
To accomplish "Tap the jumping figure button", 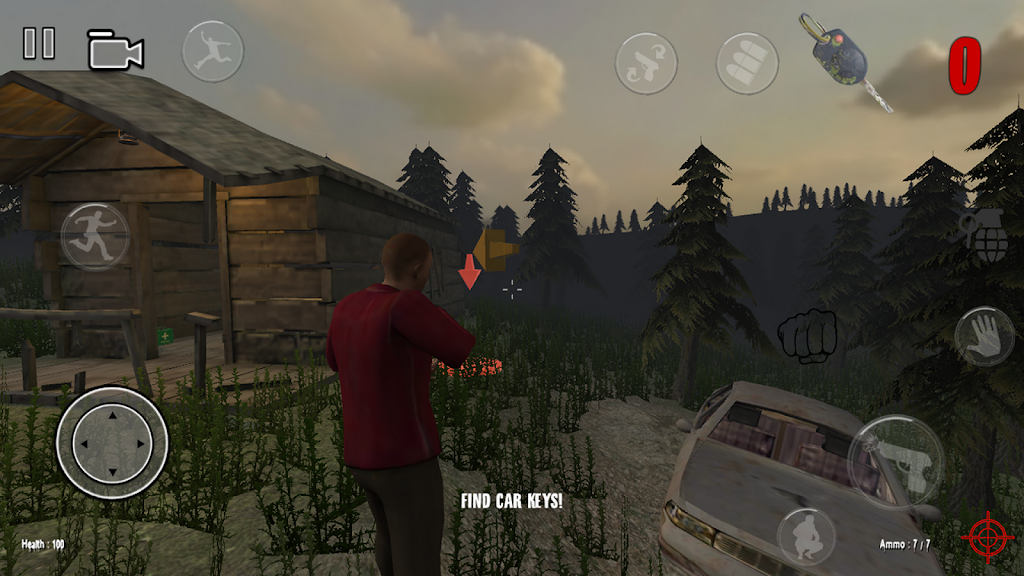I will 212,51.
